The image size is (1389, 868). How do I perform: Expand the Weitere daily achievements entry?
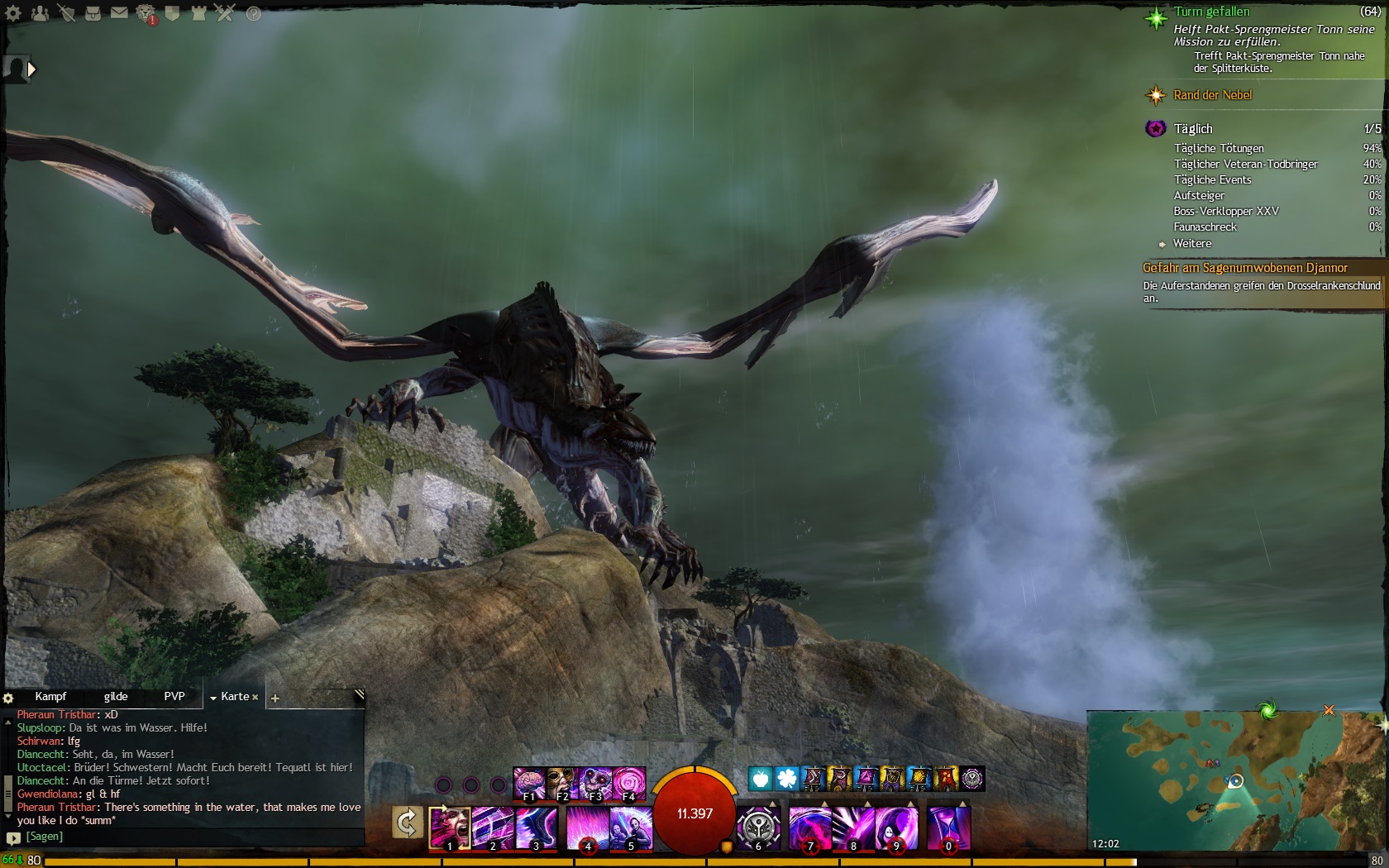click(1191, 243)
